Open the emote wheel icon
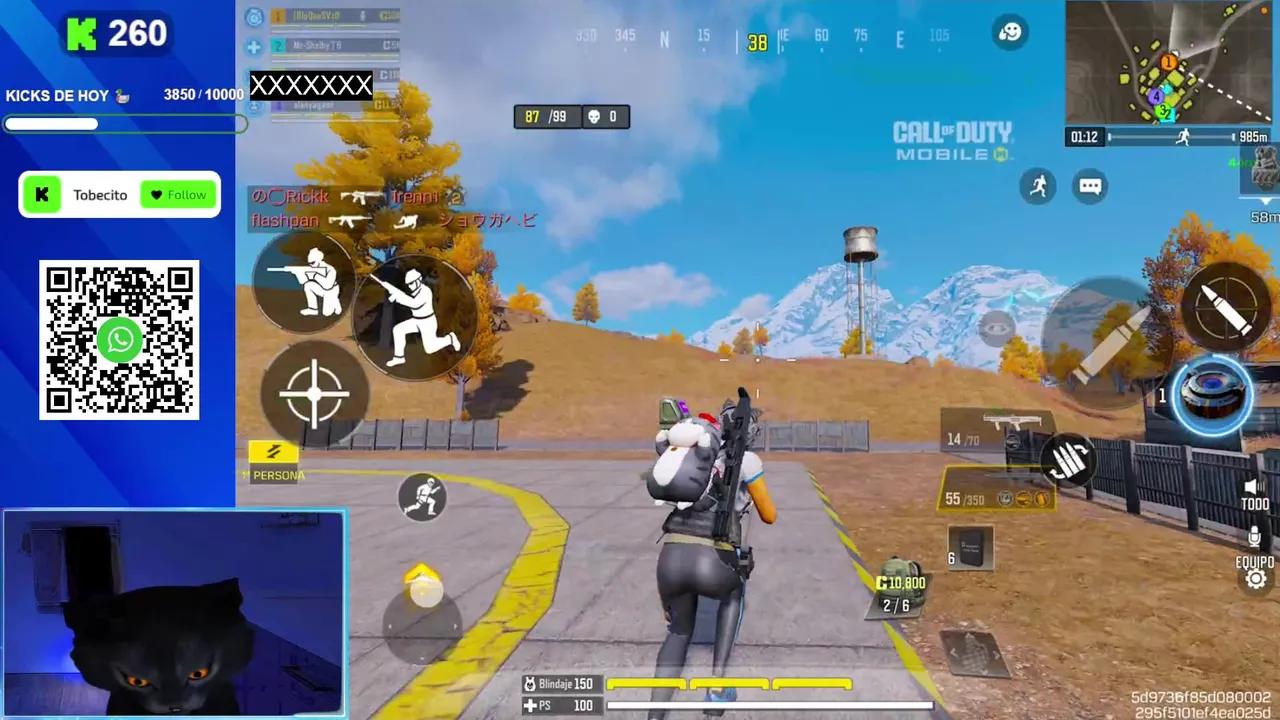This screenshot has width=1280, height=720. [x=1010, y=32]
